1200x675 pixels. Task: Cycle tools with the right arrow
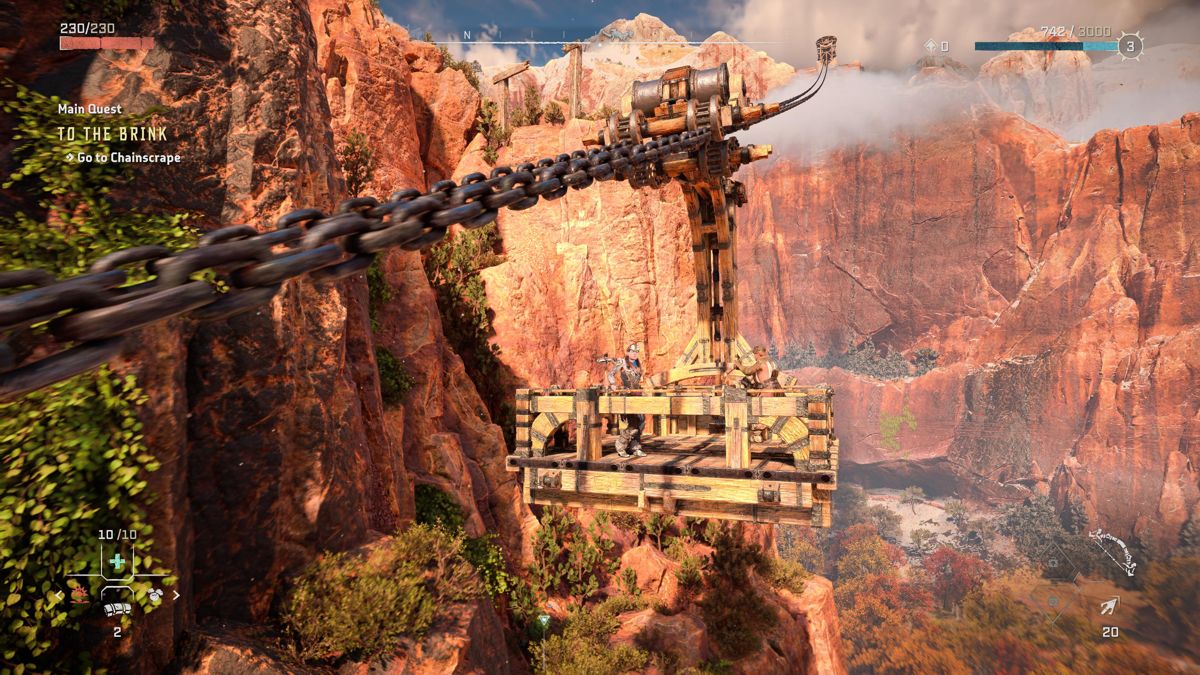pos(177,595)
